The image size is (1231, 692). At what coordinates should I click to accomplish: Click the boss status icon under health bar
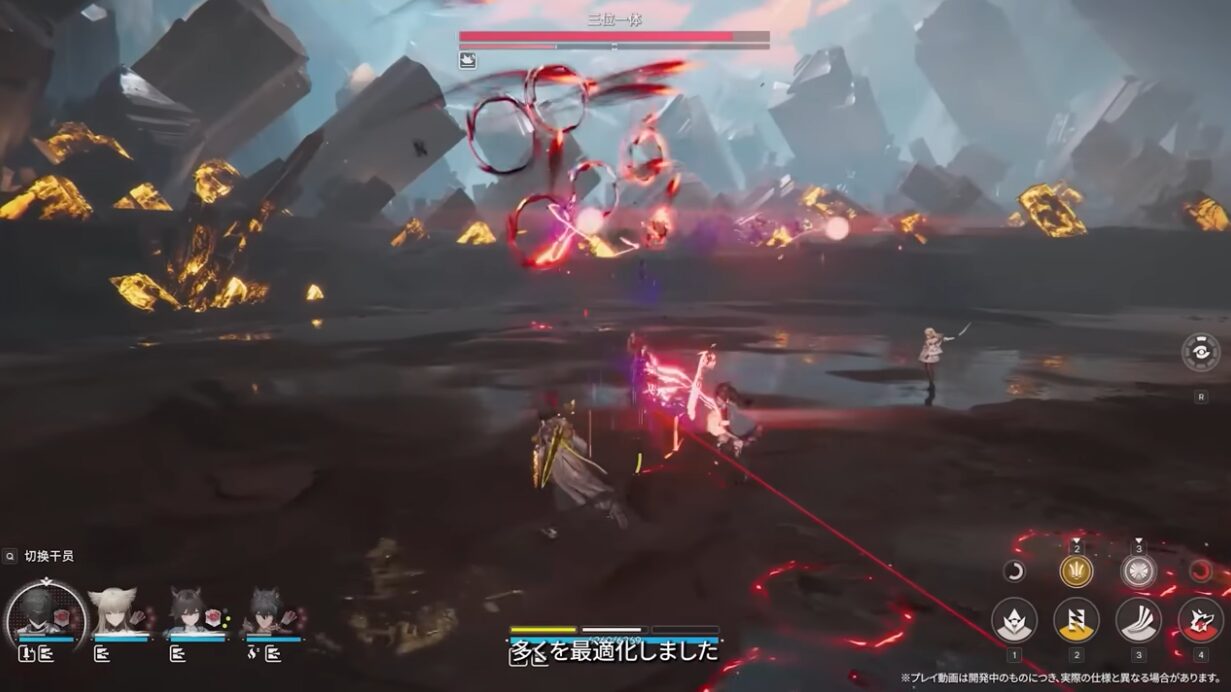pyautogui.click(x=468, y=61)
